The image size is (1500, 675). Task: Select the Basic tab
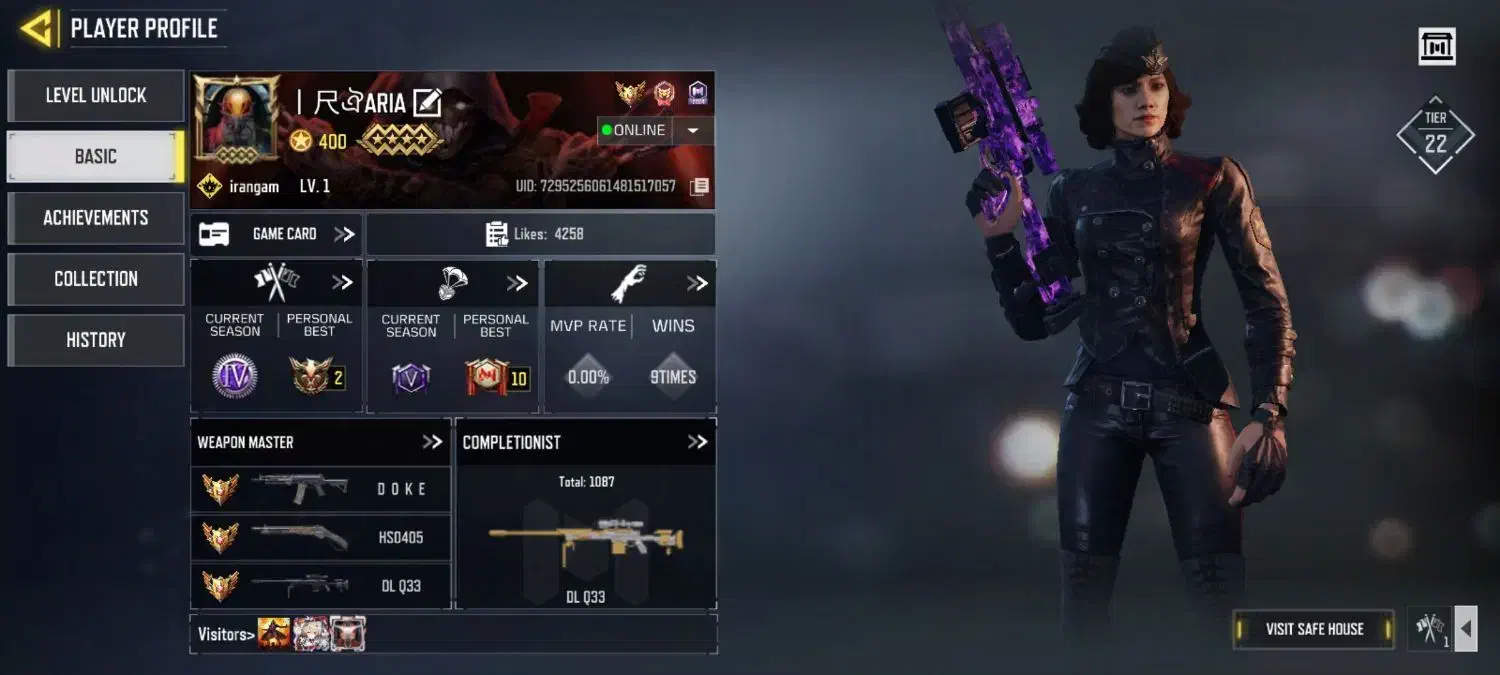pos(96,157)
